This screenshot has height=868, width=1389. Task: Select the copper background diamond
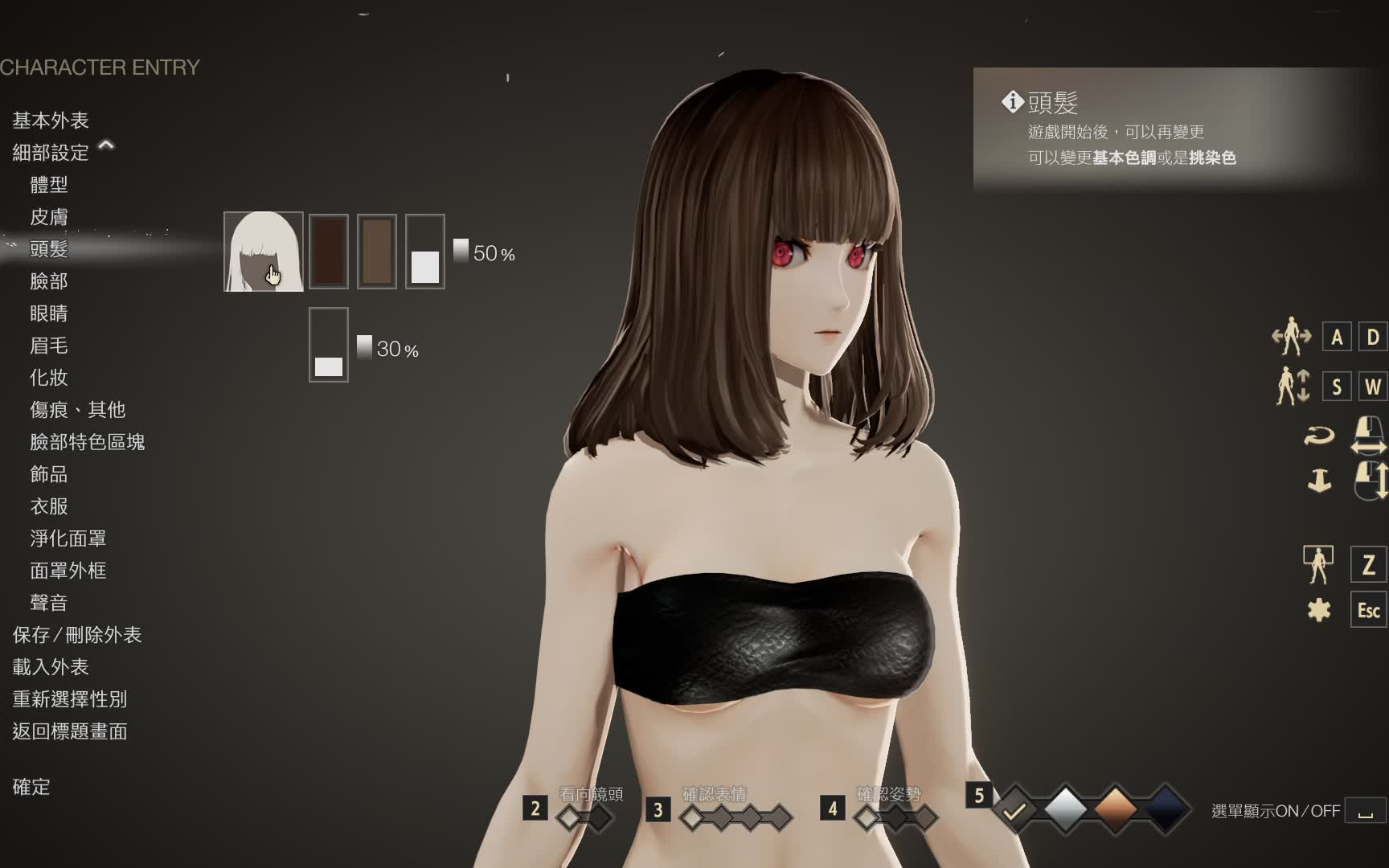[x=1114, y=811]
